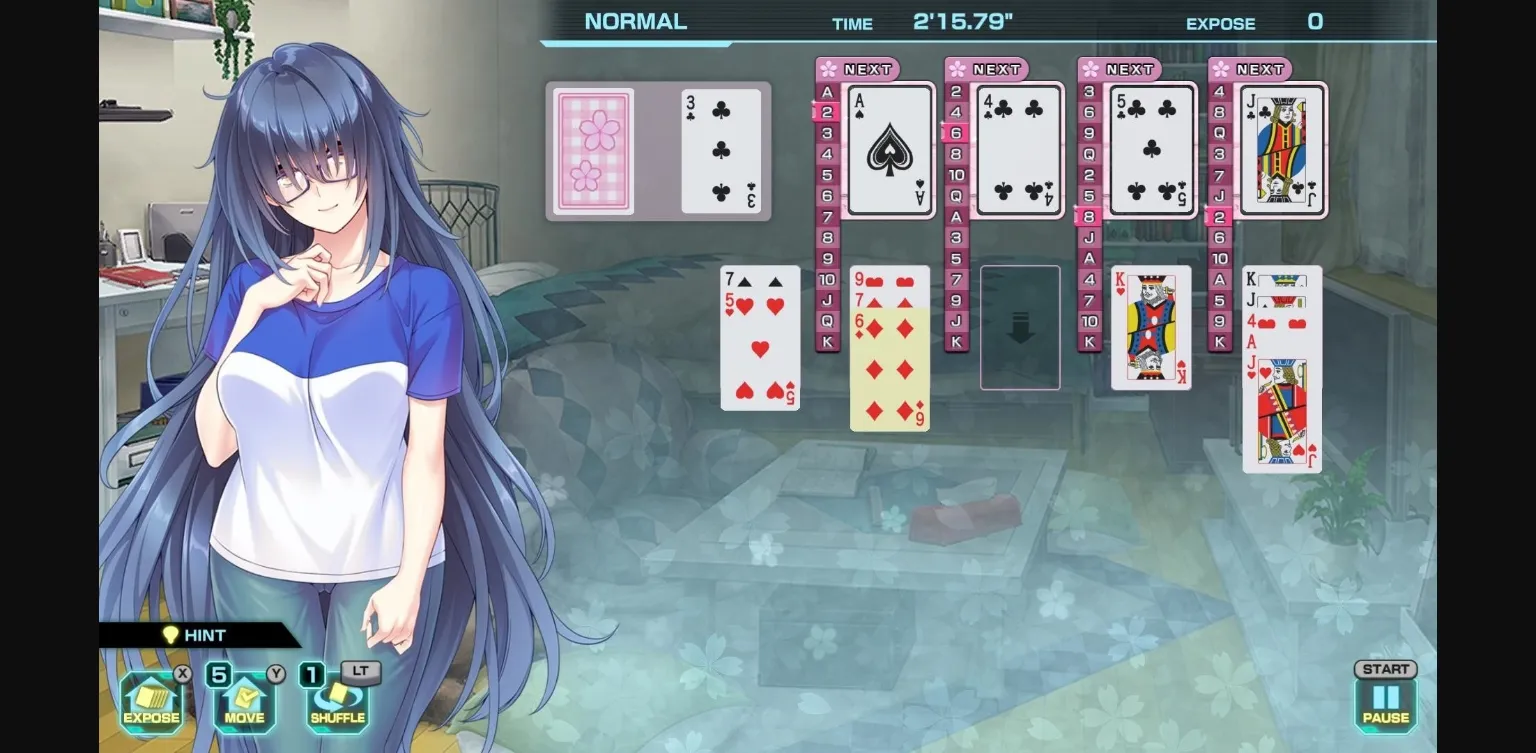Click the Ace of Spades foundation card
The image size is (1536, 753).
[888, 150]
